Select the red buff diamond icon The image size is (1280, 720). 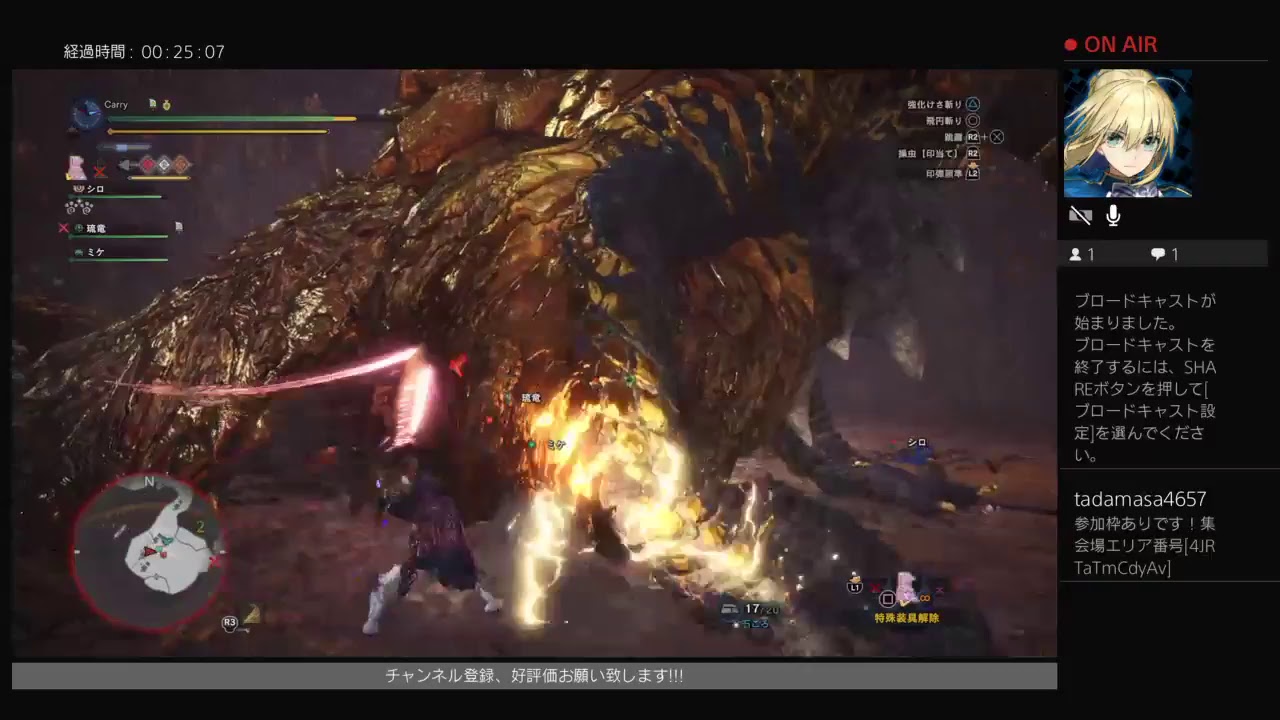pos(148,165)
